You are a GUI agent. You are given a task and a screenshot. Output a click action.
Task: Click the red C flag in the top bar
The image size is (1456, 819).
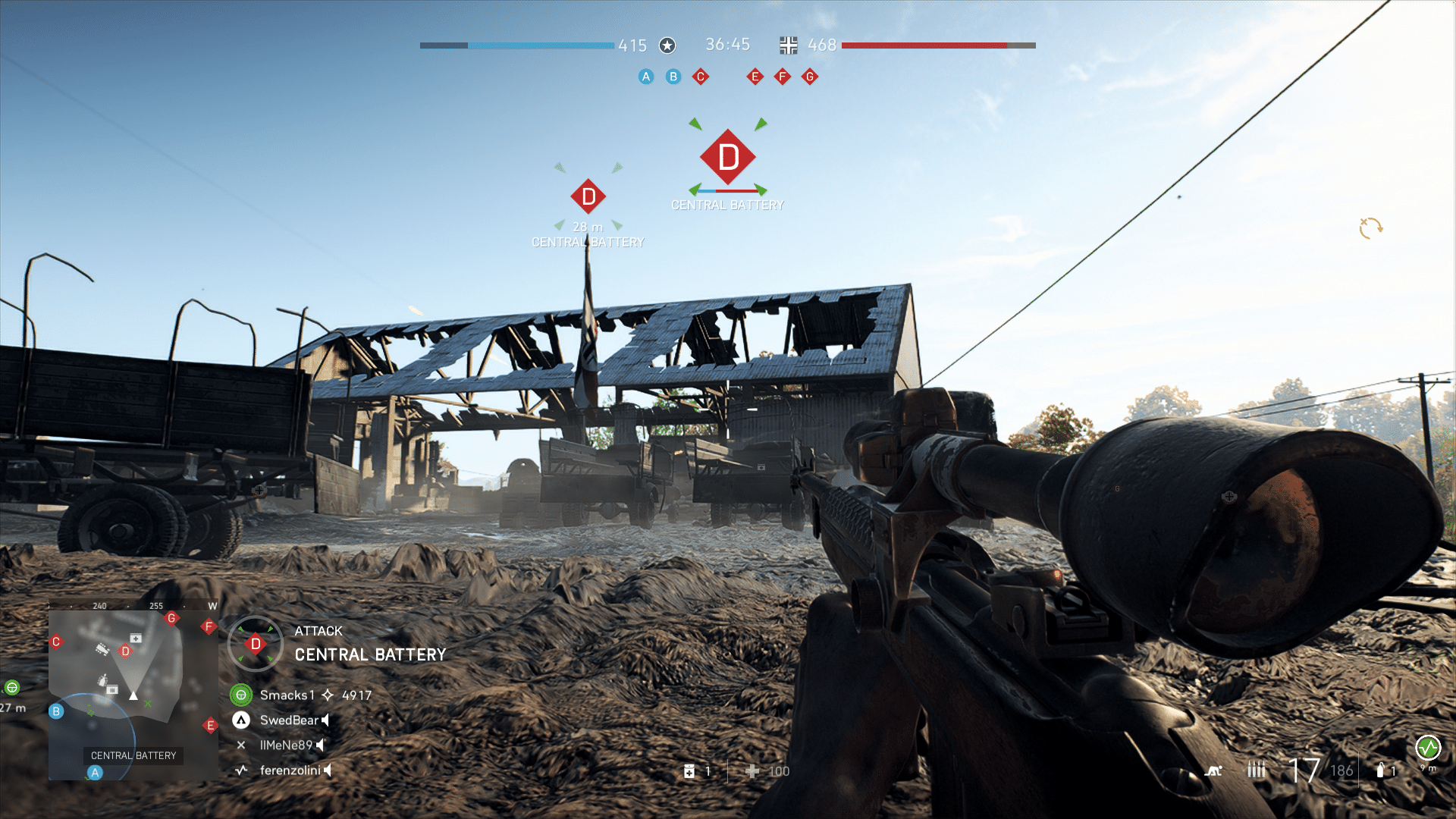[701, 77]
